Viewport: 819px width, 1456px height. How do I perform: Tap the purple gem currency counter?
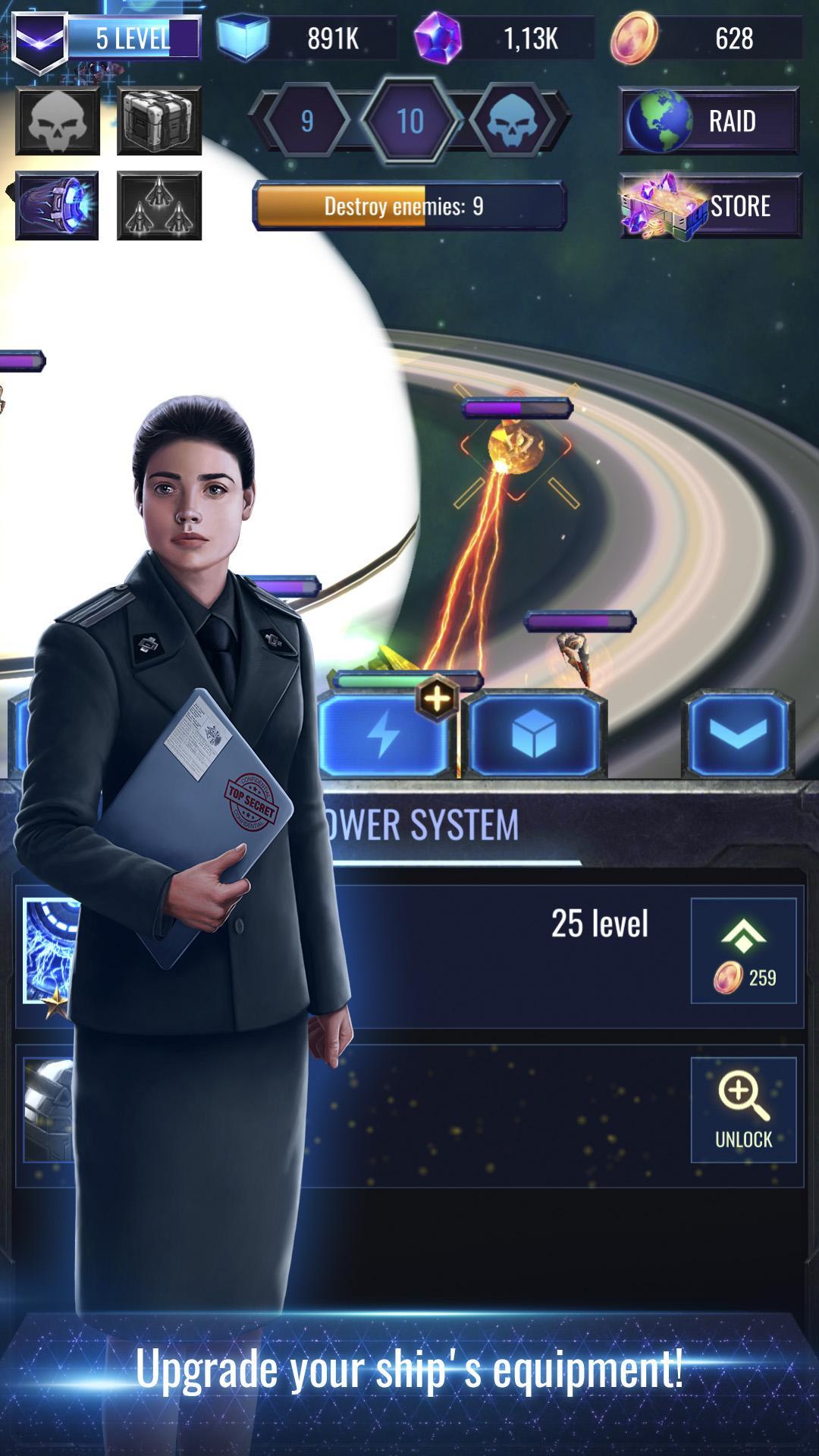(x=504, y=38)
